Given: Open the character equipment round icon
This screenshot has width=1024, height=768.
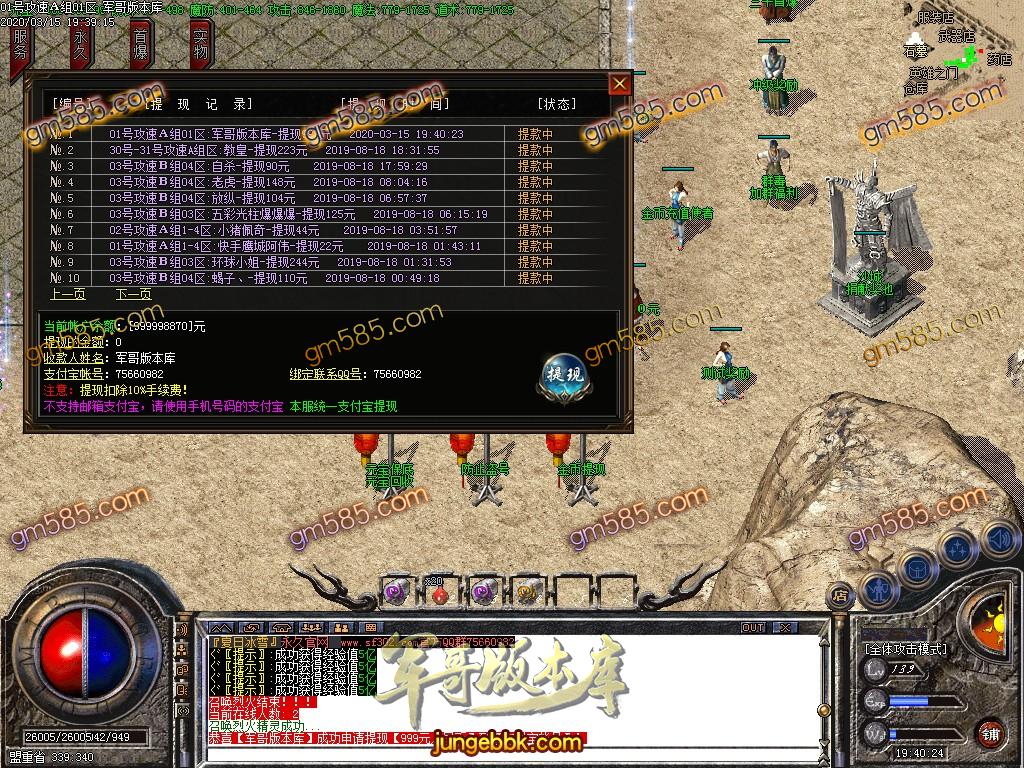Looking at the screenshot, I should coord(877,588).
